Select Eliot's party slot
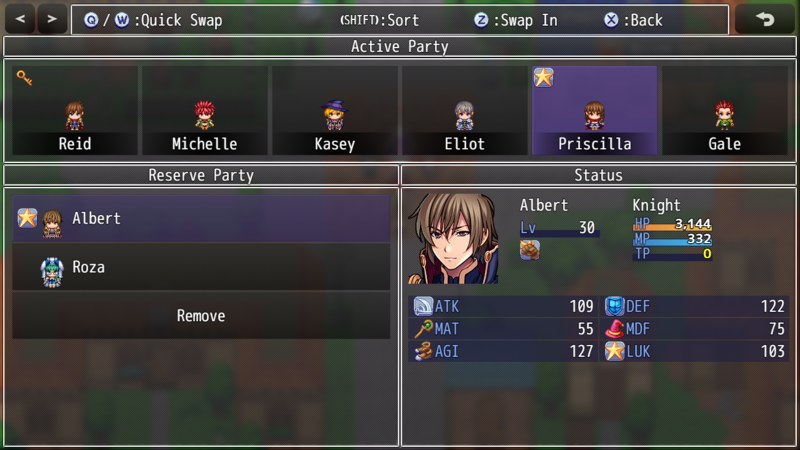This screenshot has width=800, height=450. [464, 111]
